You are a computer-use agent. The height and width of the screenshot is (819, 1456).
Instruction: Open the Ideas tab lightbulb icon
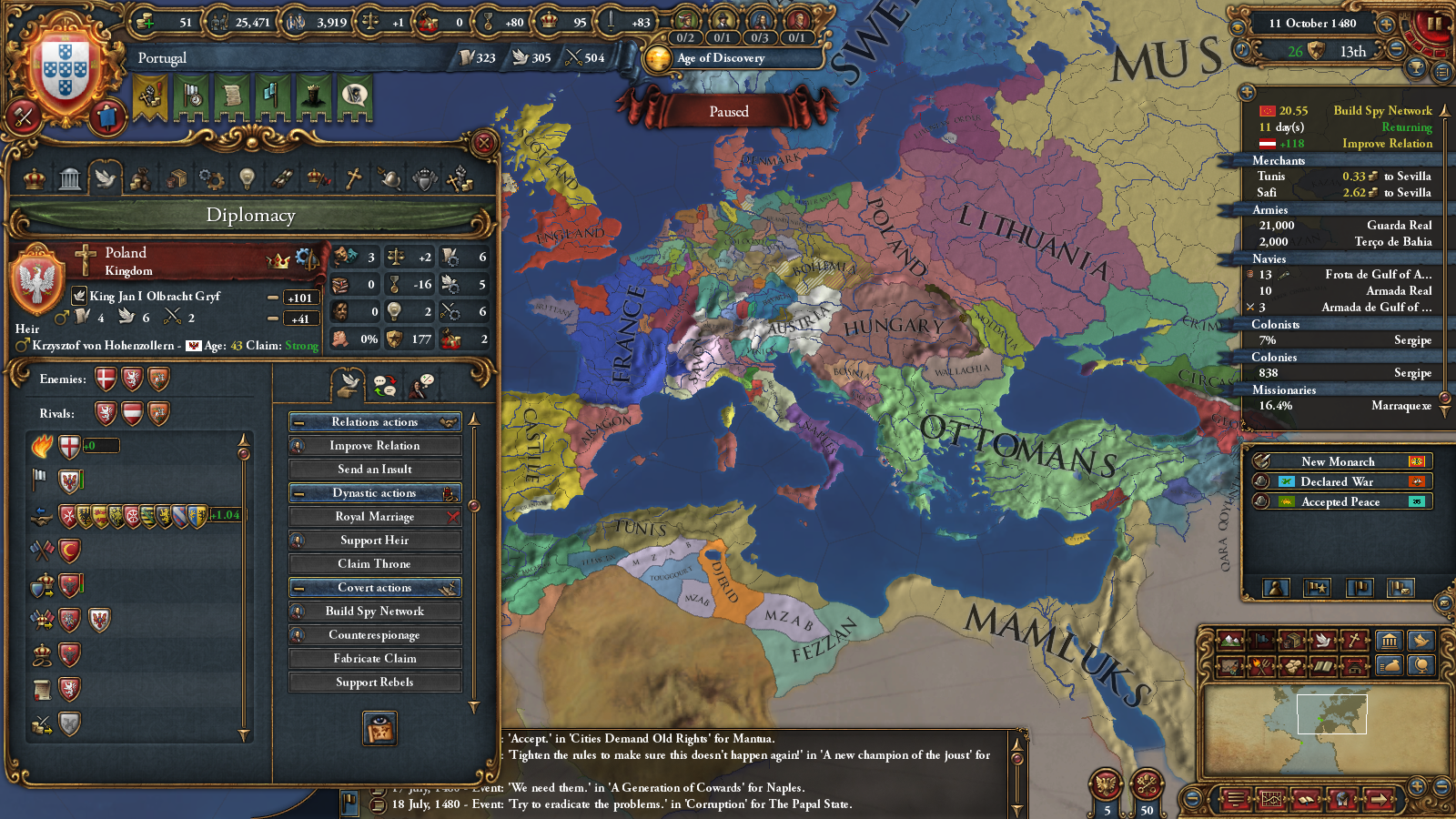(246, 178)
